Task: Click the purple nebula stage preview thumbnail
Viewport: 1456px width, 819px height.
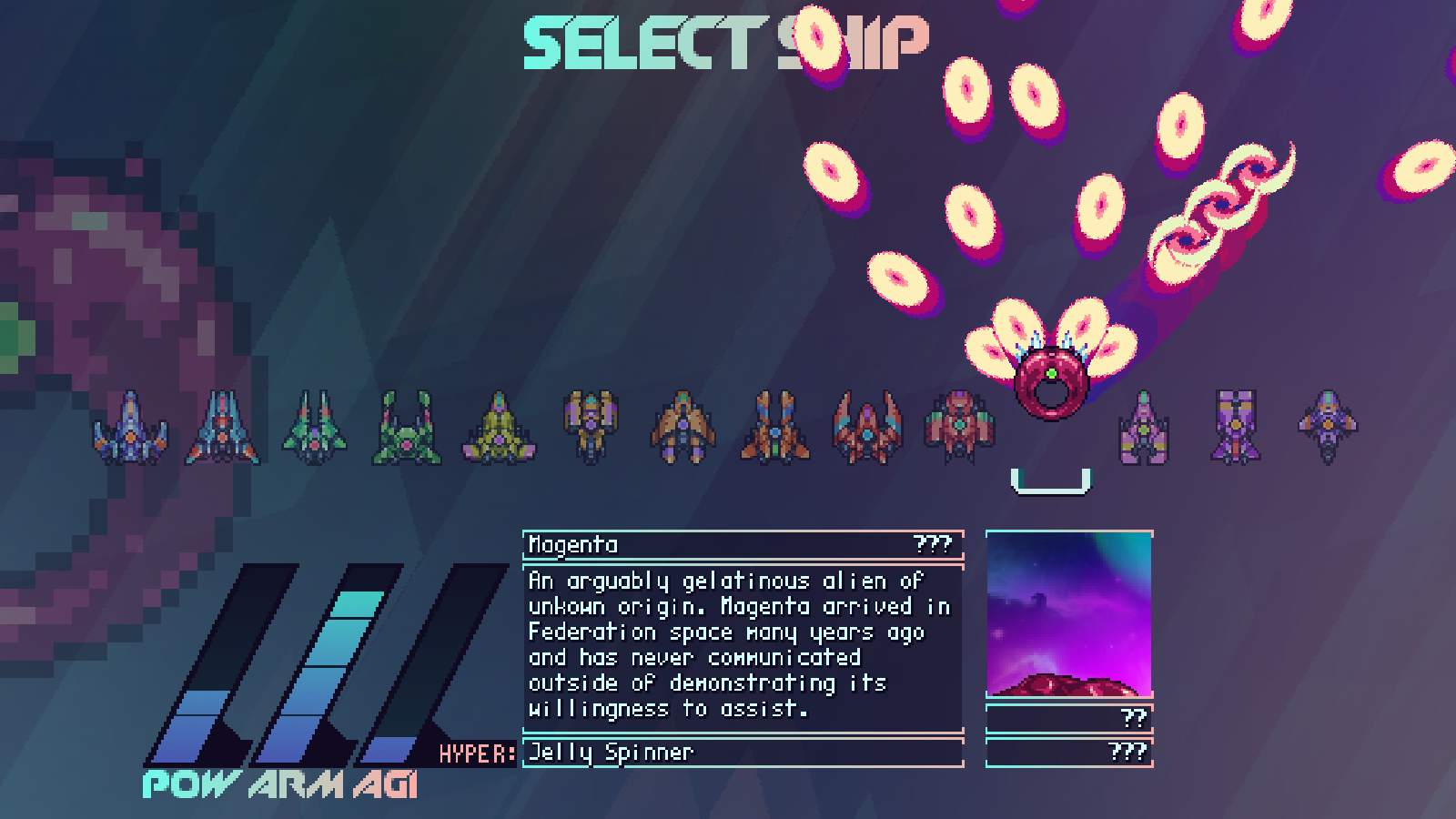Action: [1069, 614]
